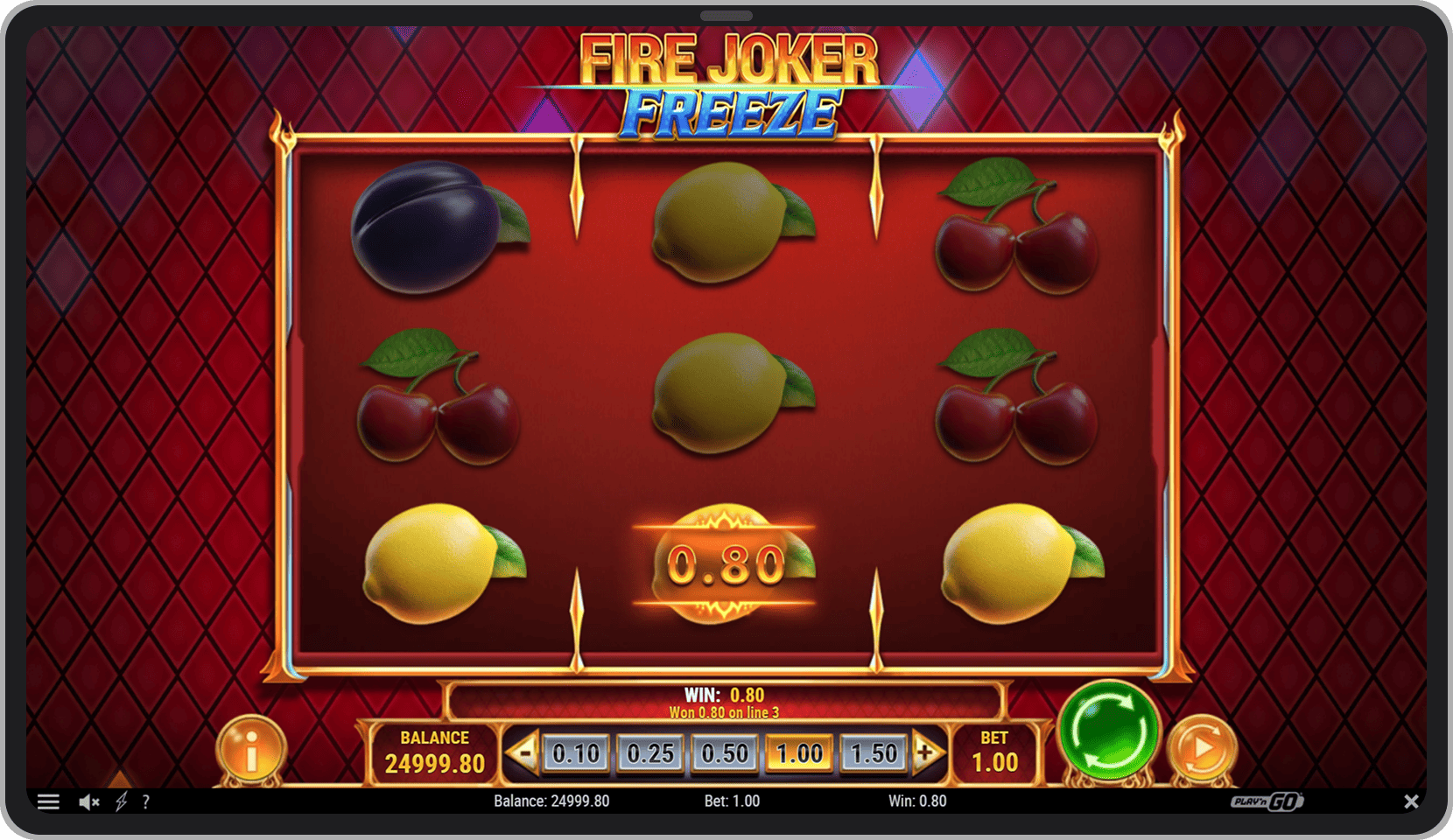Select the 1.50 bet option
The width and height of the screenshot is (1453, 840).
[x=873, y=751]
